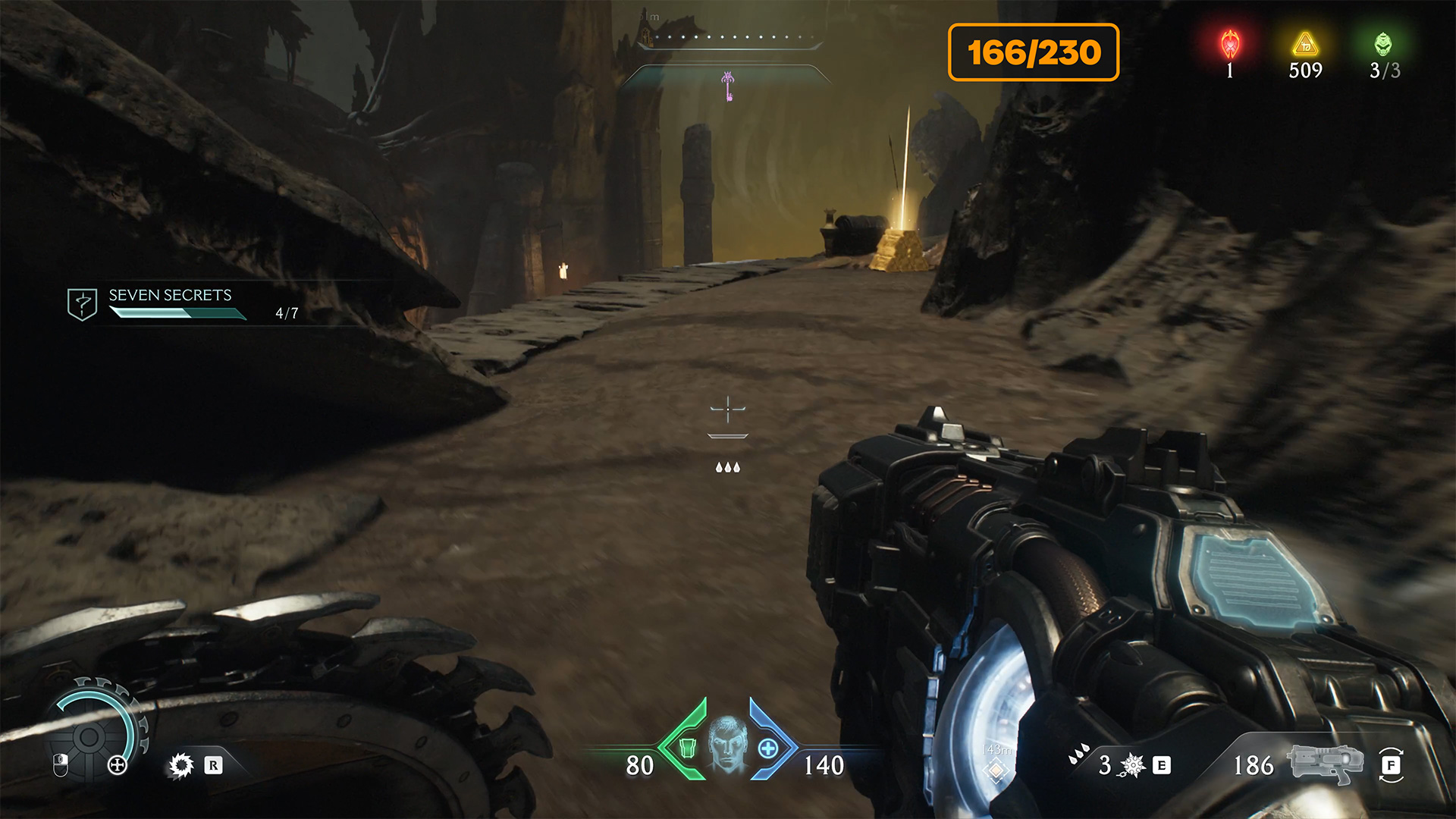Click the orange 166/230 counter overlay

coord(1033,52)
